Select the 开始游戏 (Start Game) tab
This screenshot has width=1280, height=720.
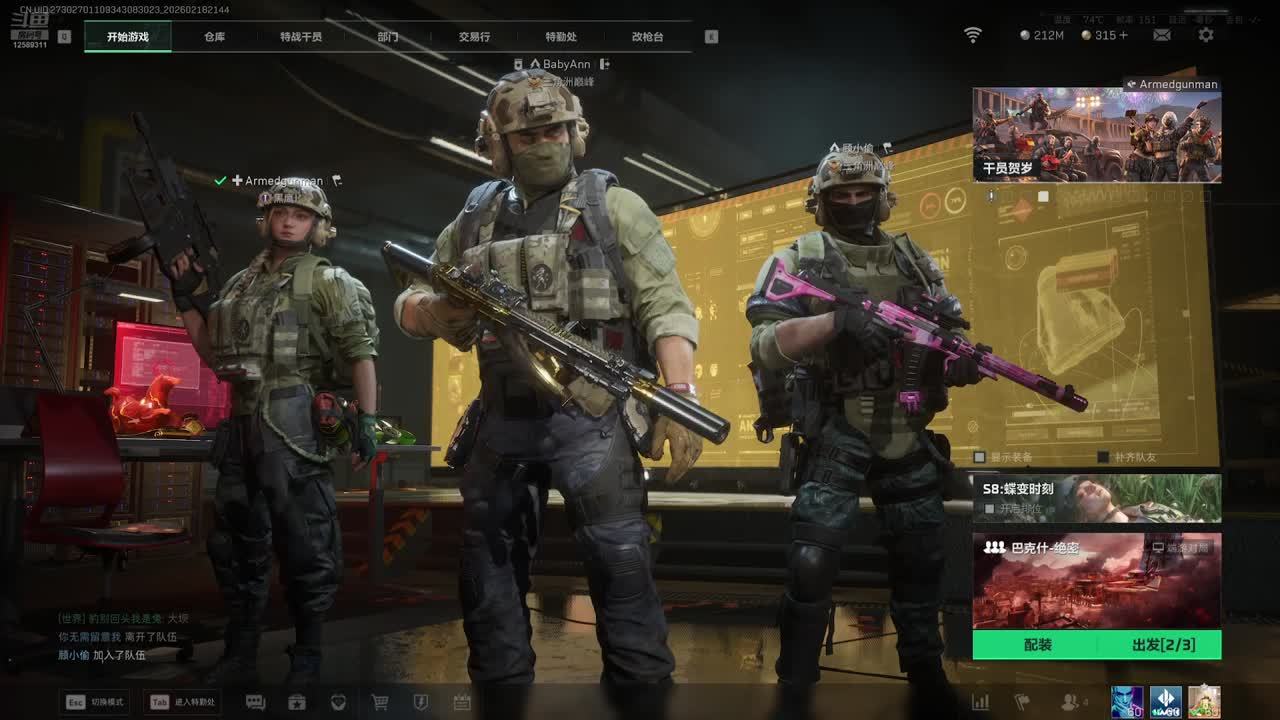pos(128,37)
